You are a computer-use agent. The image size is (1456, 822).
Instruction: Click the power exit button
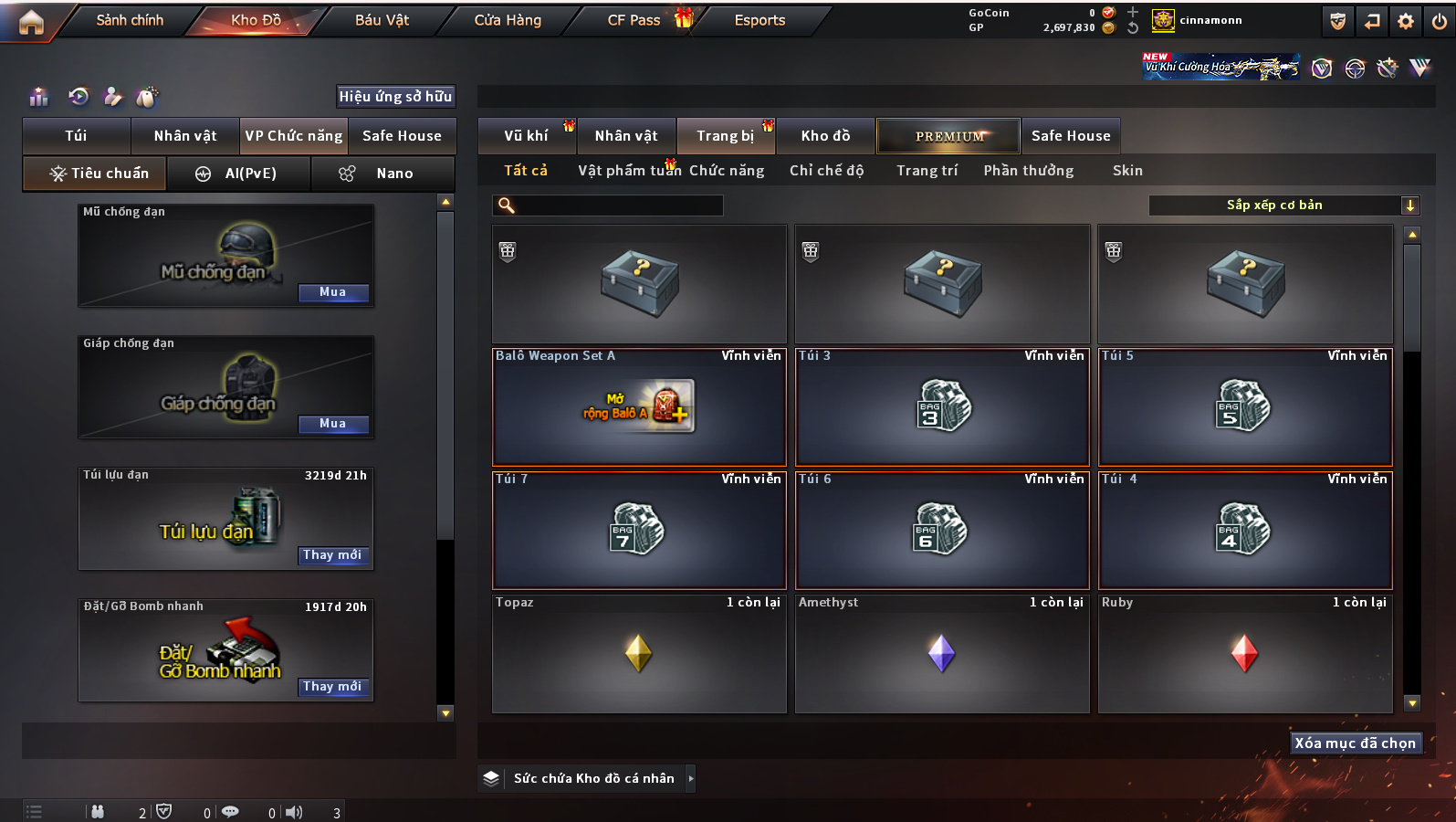tap(1439, 21)
